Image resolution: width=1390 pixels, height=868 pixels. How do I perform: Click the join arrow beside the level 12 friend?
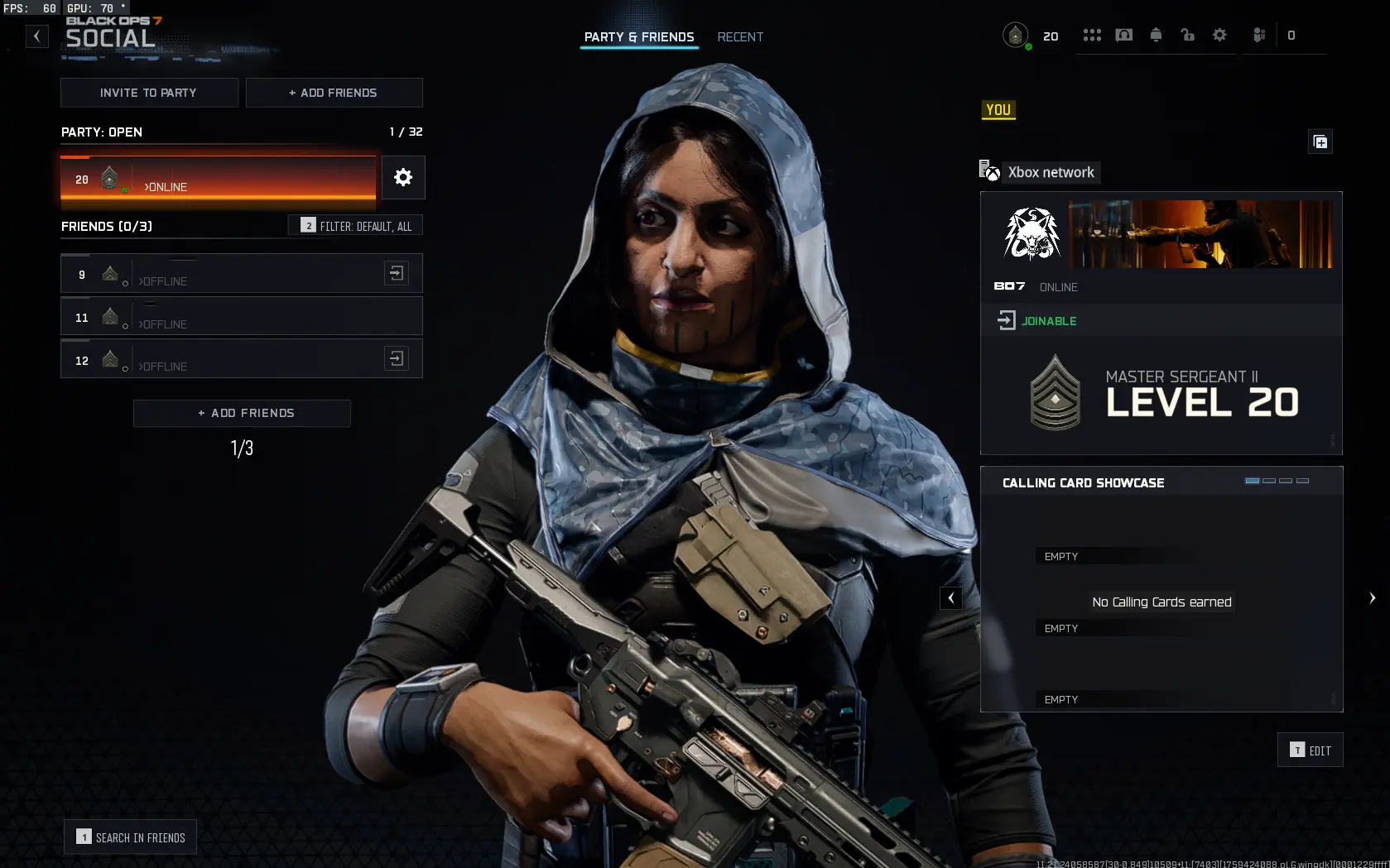click(x=397, y=358)
